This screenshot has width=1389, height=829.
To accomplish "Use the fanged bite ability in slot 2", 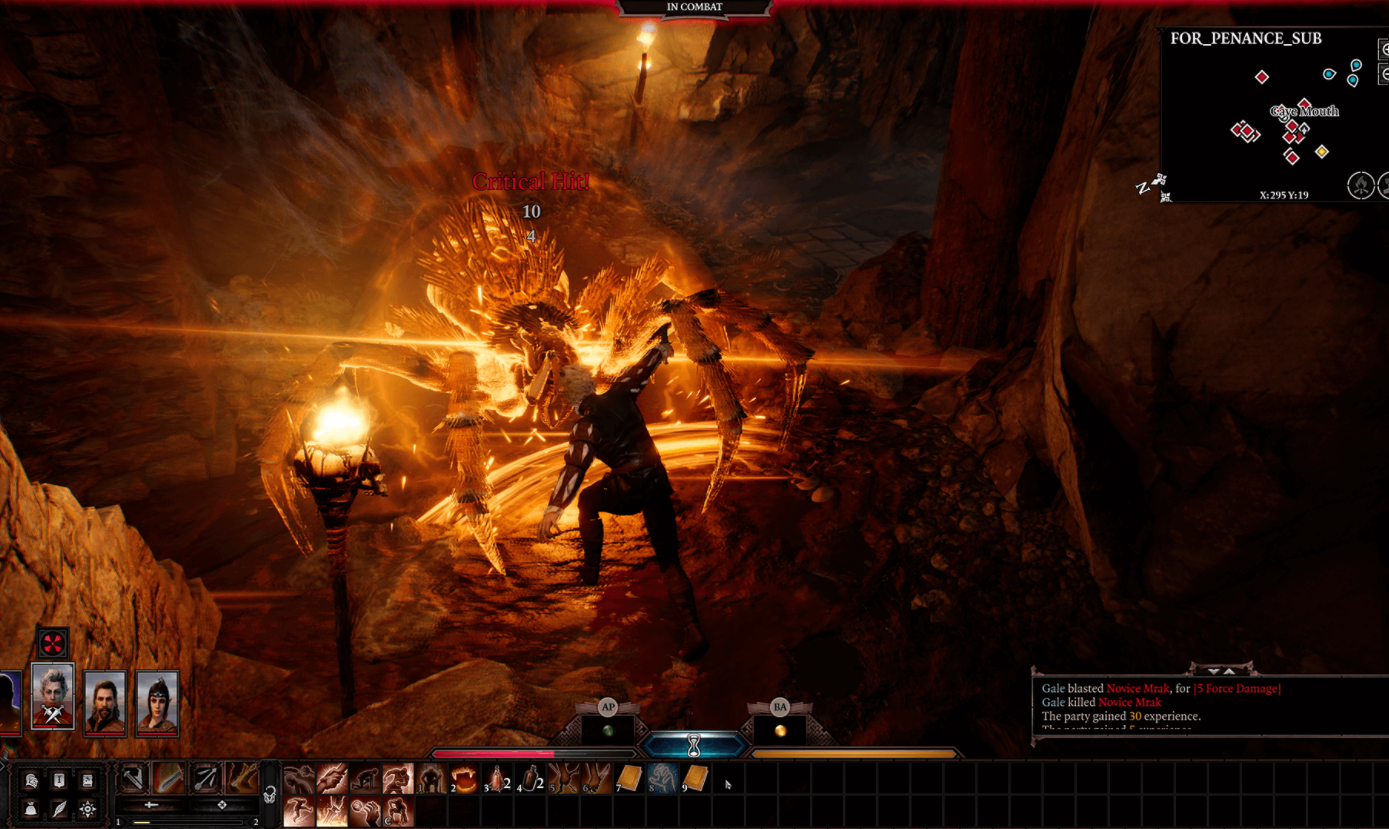I will pyautogui.click(x=464, y=778).
